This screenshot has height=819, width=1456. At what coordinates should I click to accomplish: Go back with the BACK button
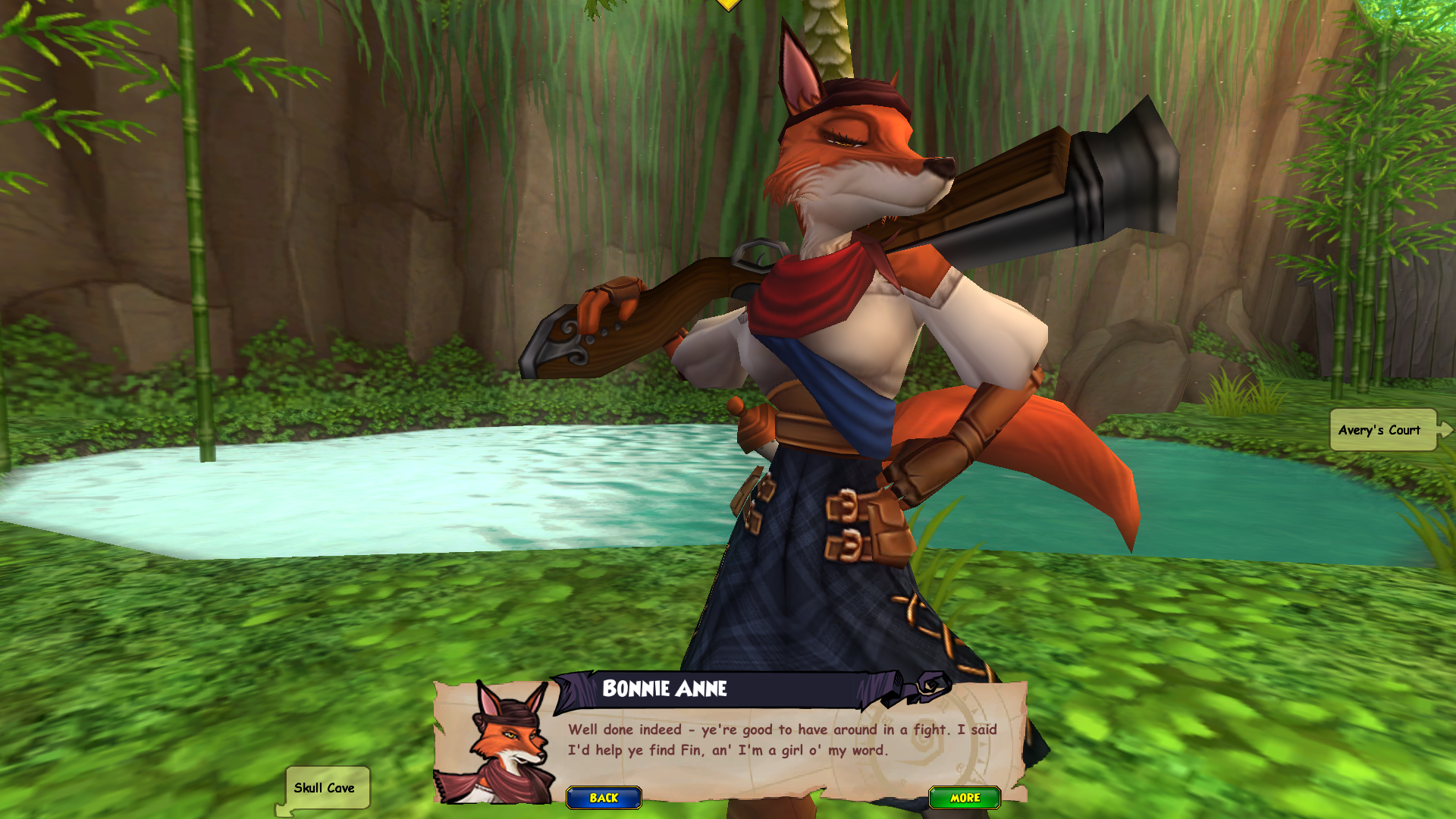pyautogui.click(x=604, y=798)
